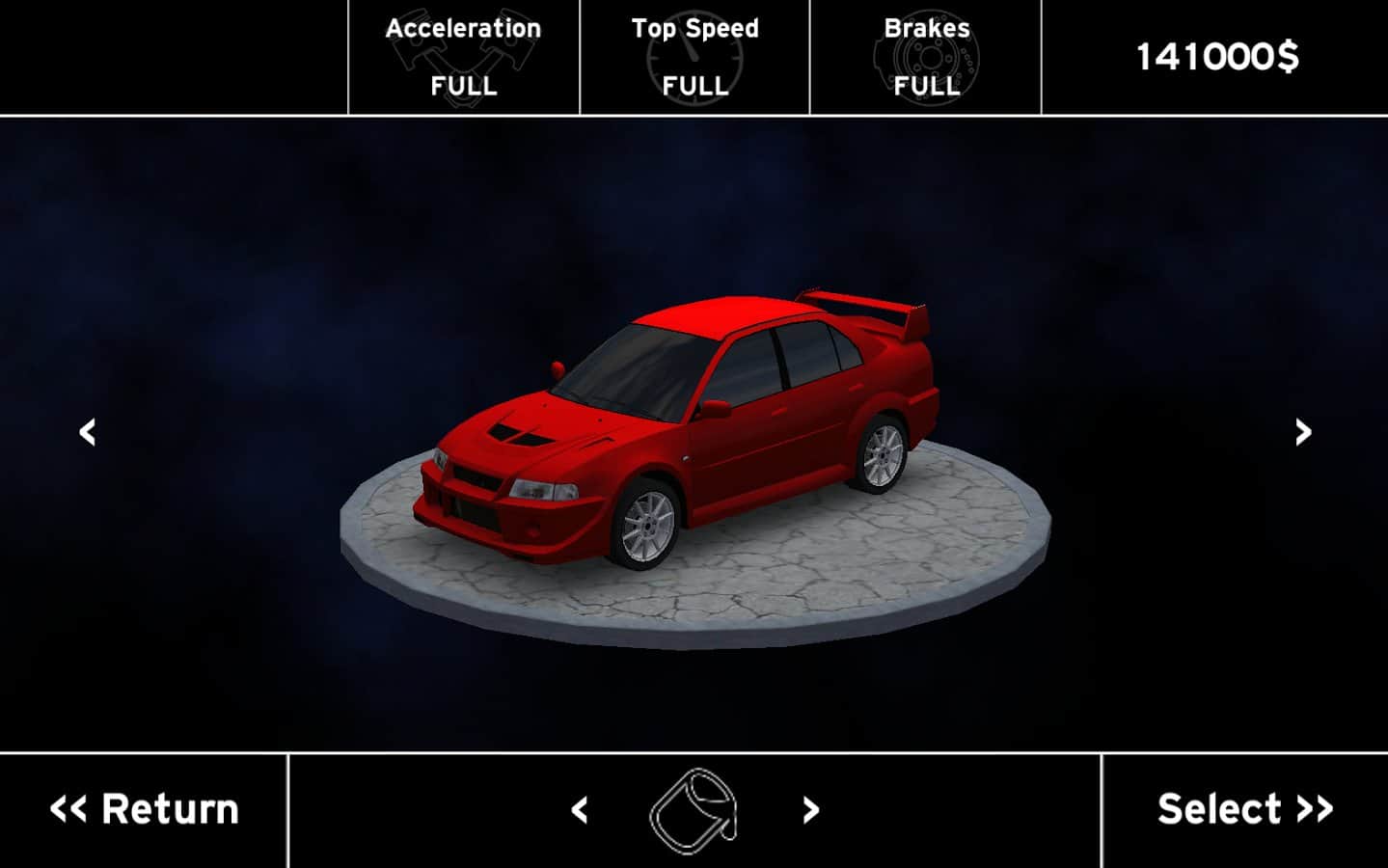Open the Brakes upgrade panel
The height and width of the screenshot is (868, 1388).
point(926,58)
